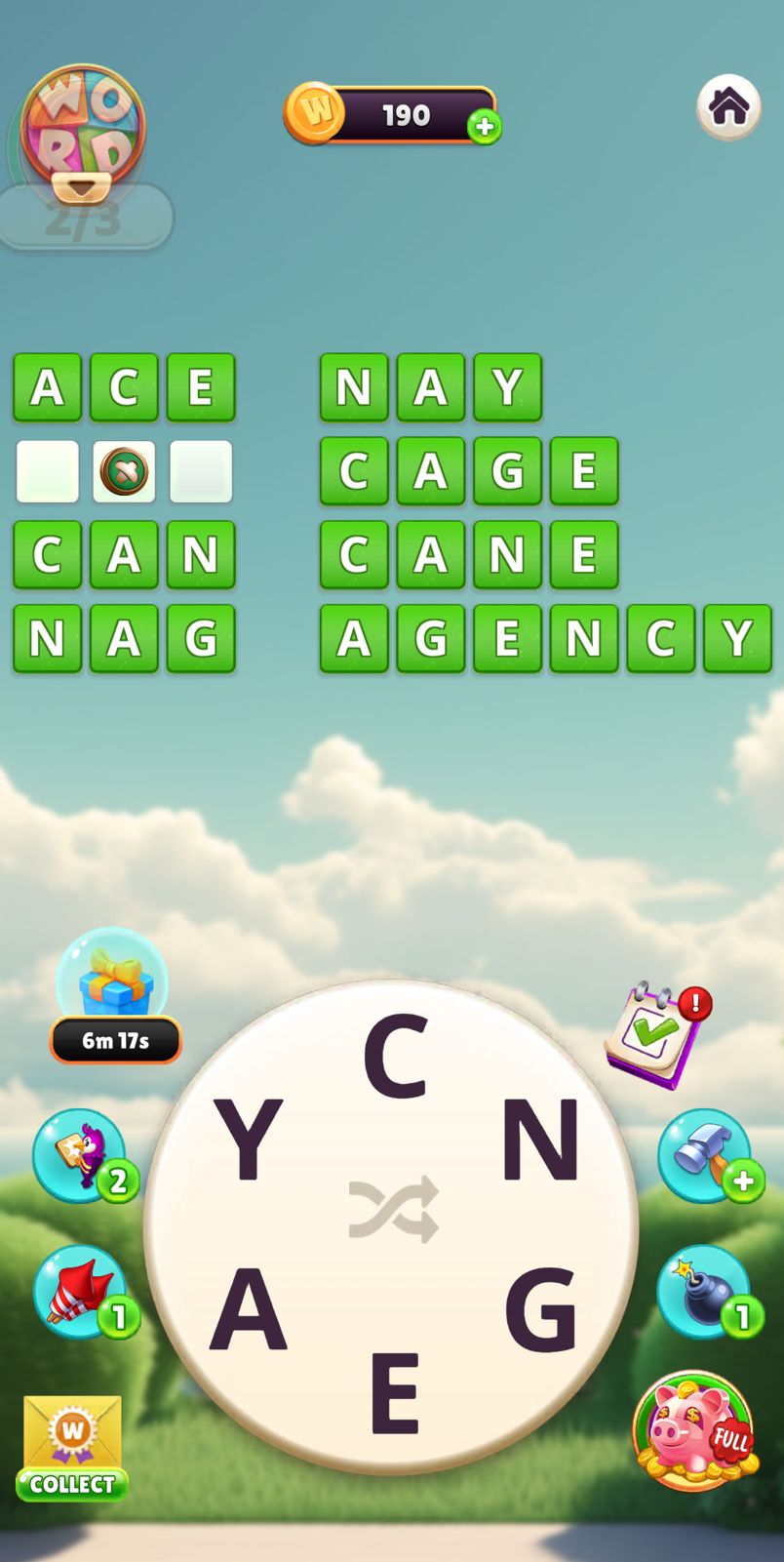Add more coins with the green plus
Screen dimensions: 784x1562
click(x=484, y=127)
